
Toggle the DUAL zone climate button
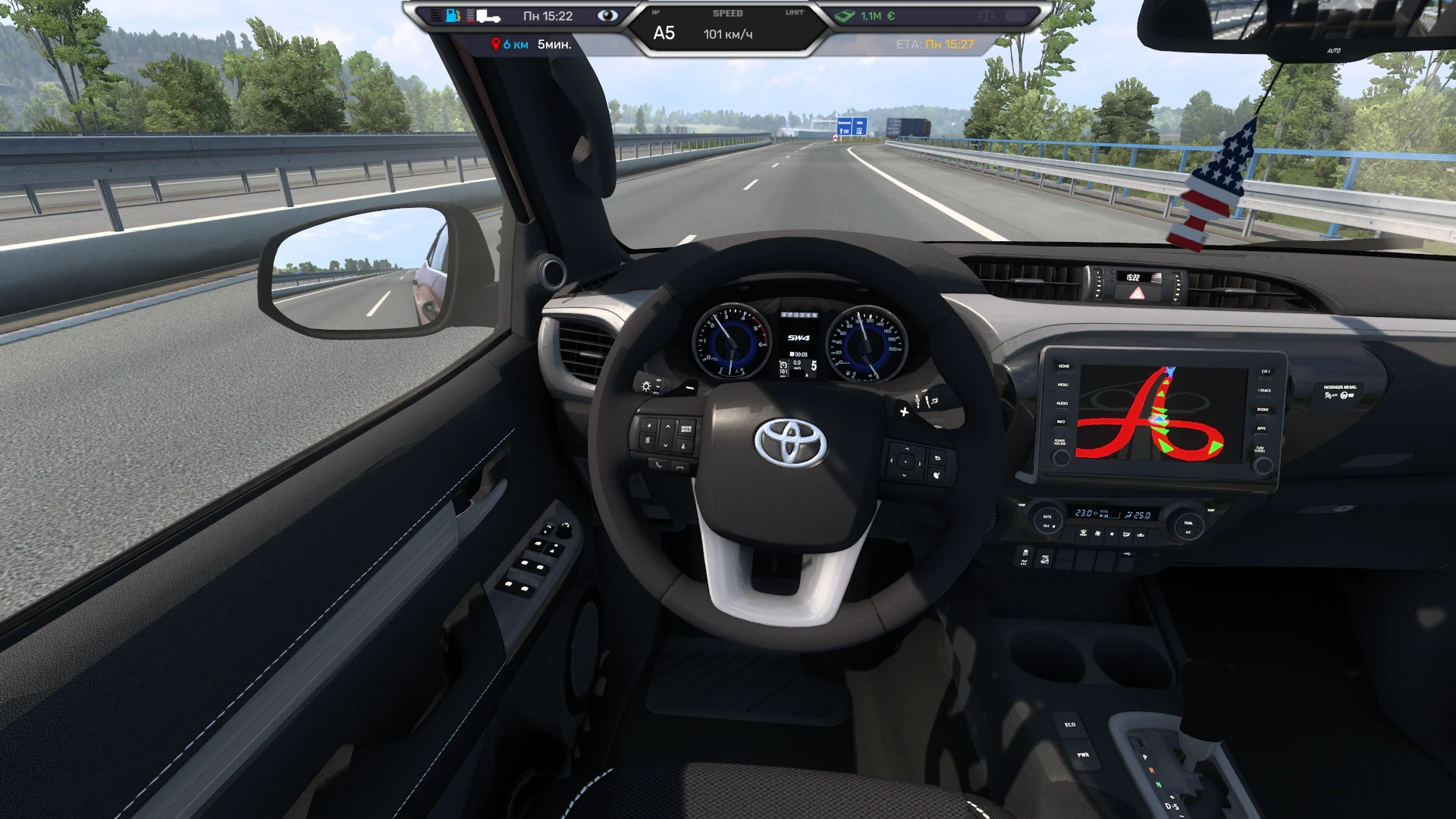pyautogui.click(x=1189, y=522)
